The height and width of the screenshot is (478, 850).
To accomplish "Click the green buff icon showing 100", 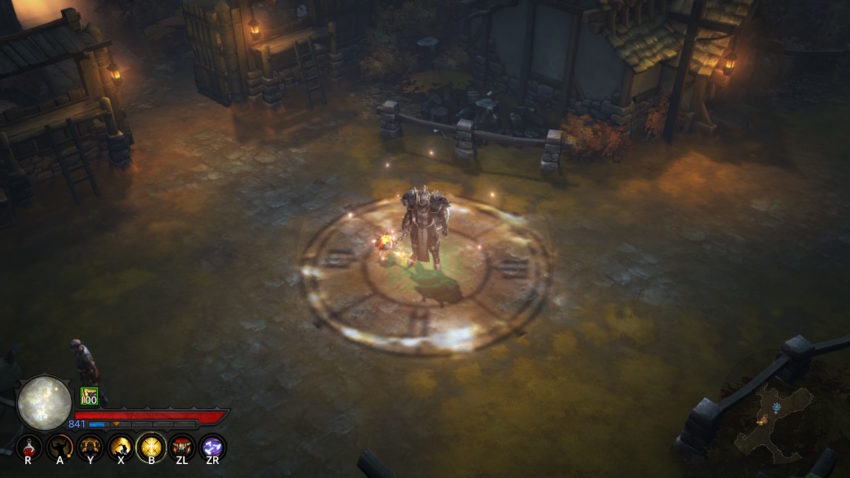I will 89,396.
